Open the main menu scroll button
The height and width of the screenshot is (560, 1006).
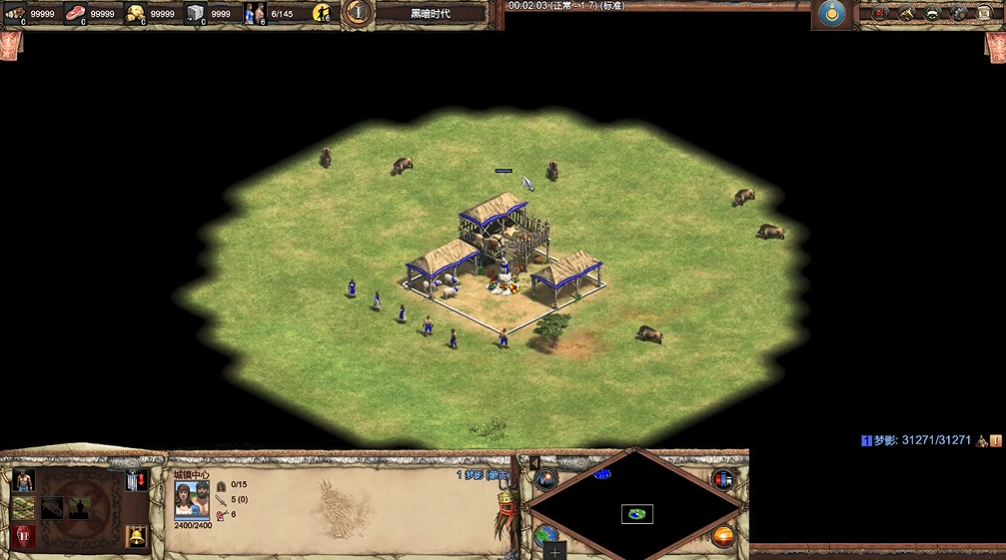[x=984, y=13]
